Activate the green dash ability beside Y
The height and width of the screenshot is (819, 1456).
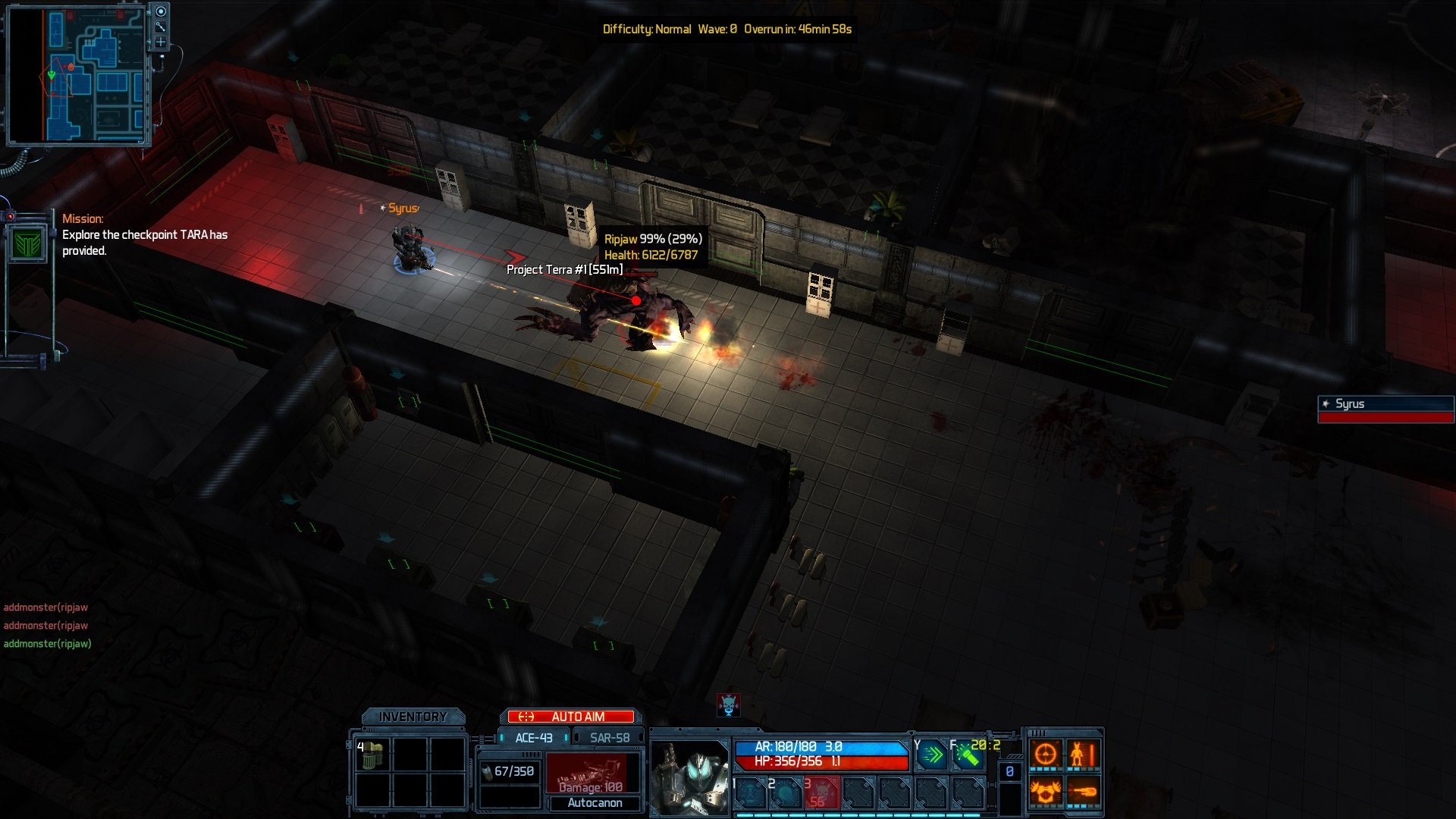[x=931, y=755]
